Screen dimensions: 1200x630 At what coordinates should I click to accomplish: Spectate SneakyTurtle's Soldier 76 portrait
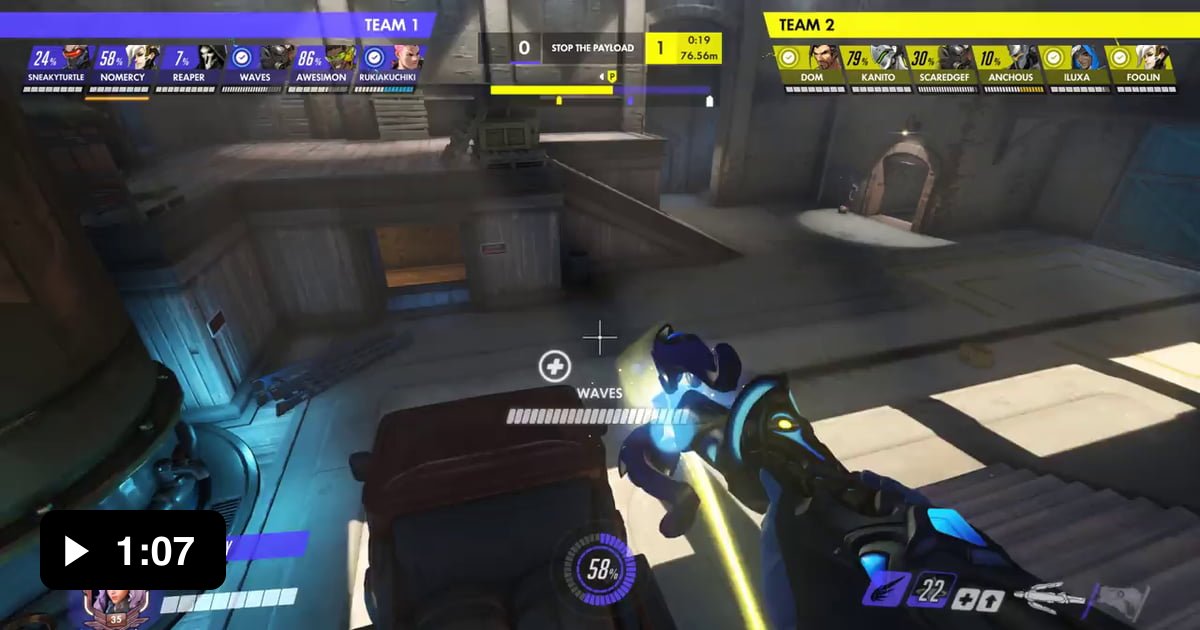75,58
